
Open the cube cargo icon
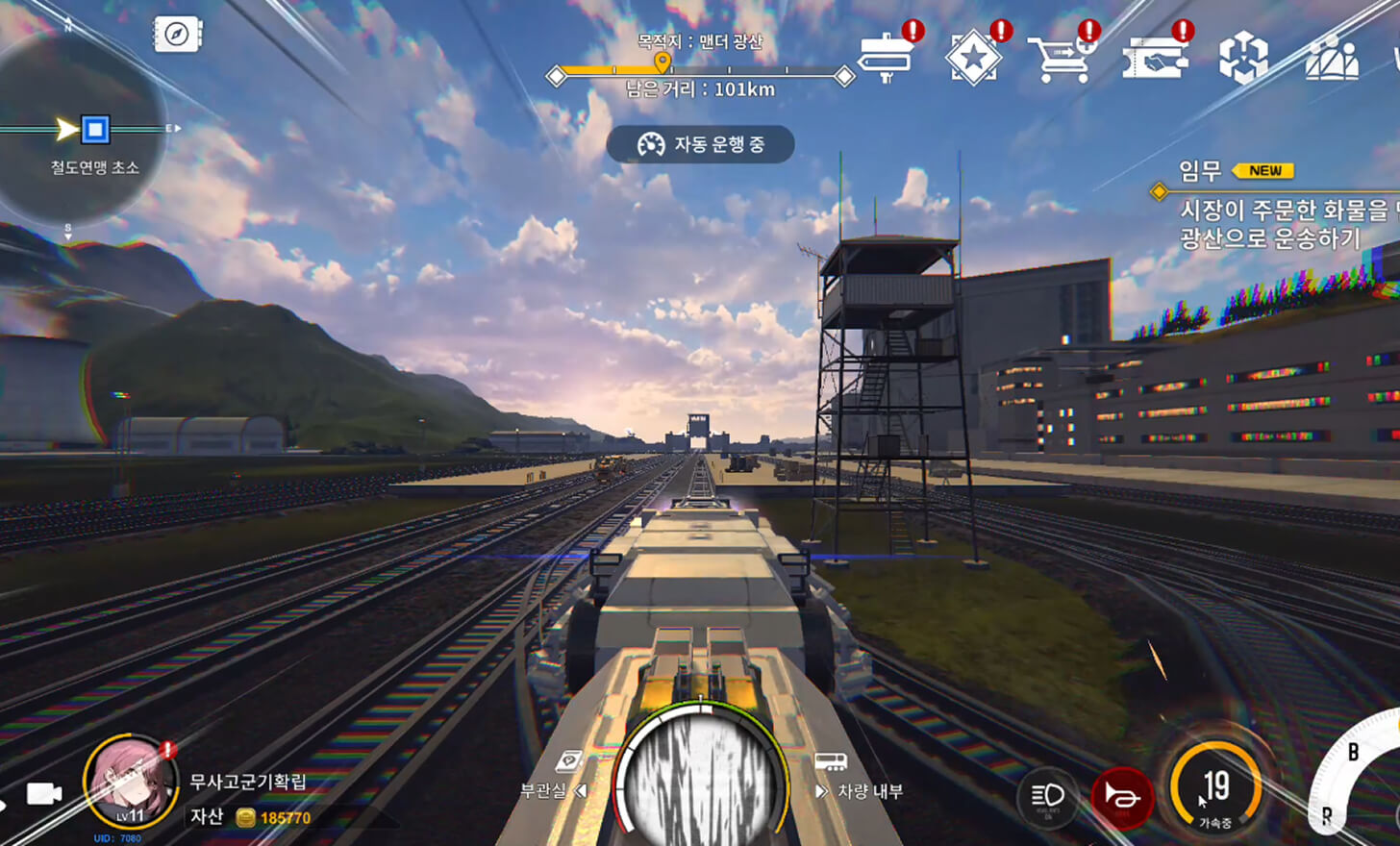coord(1243,58)
